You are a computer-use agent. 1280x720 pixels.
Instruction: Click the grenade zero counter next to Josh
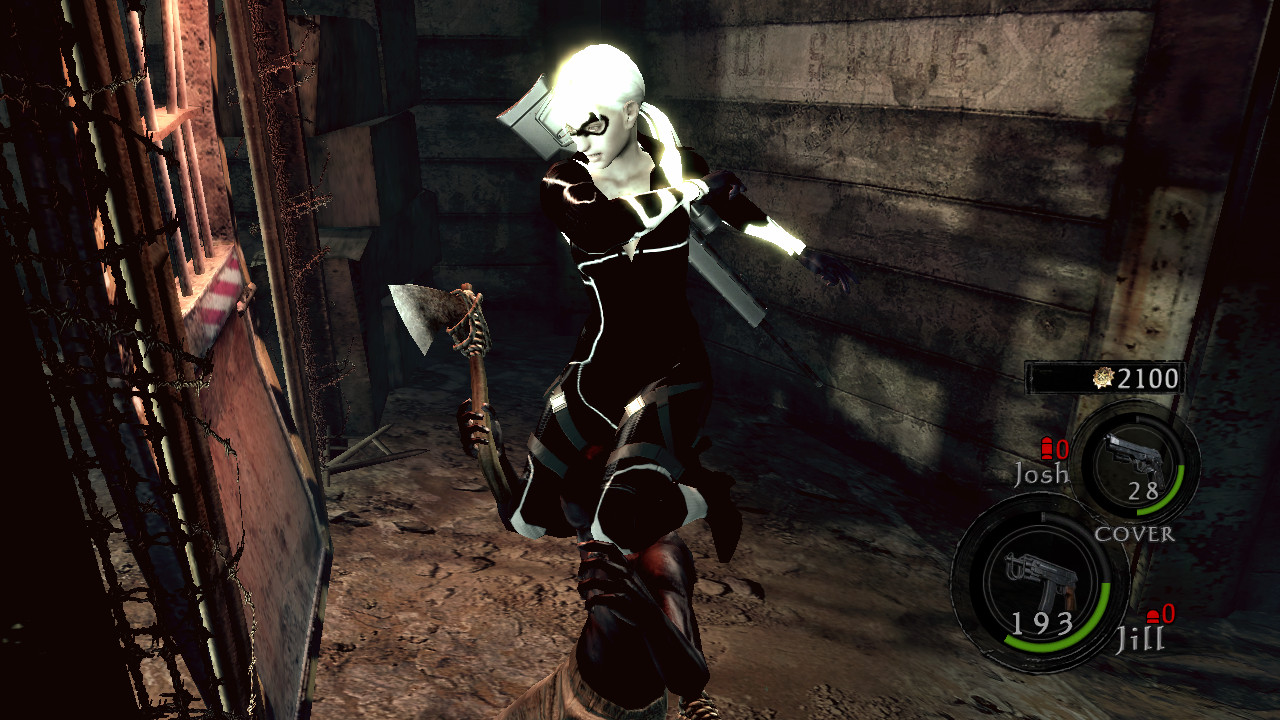pos(1062,450)
